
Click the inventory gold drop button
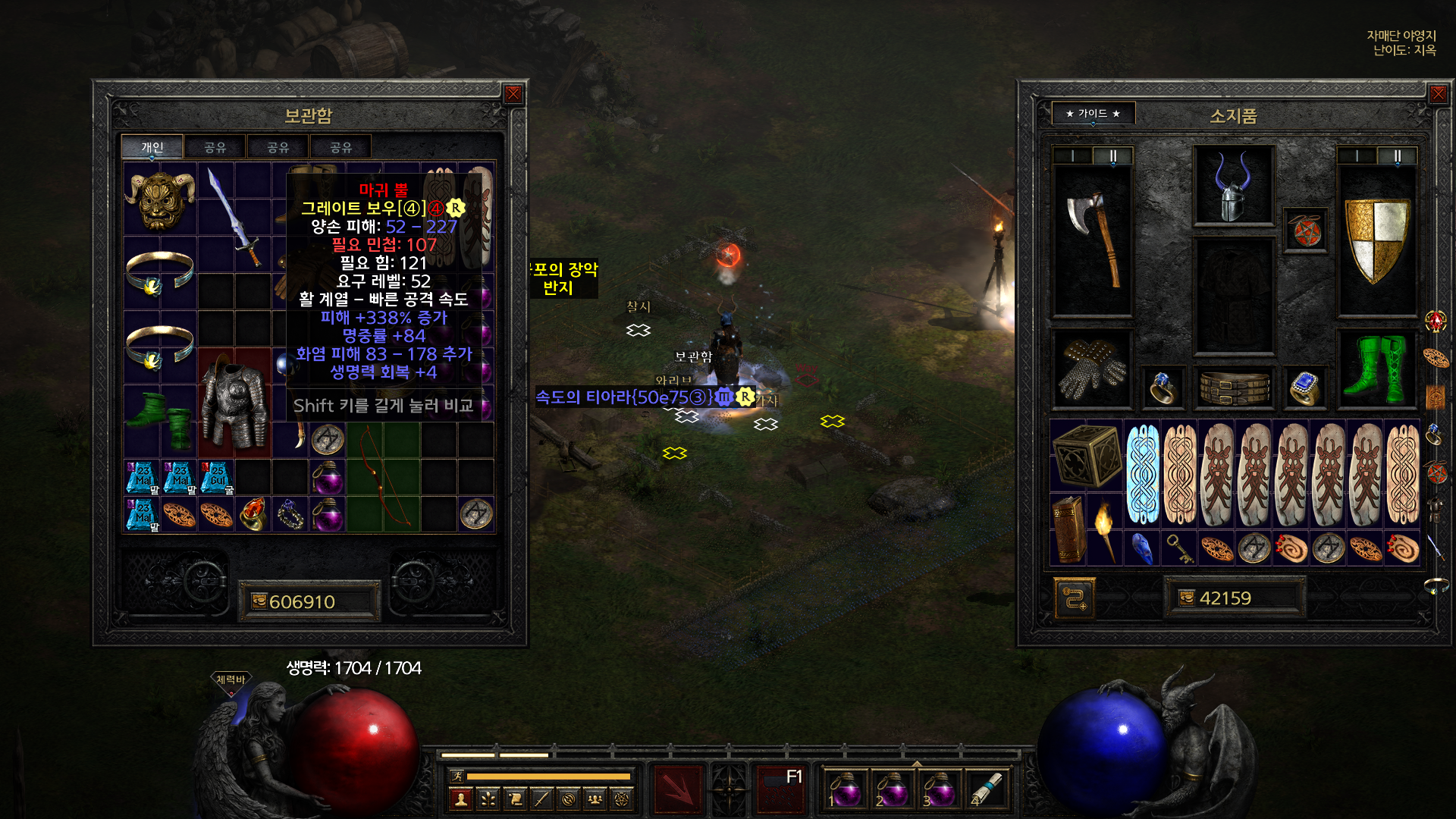(x=1186, y=598)
